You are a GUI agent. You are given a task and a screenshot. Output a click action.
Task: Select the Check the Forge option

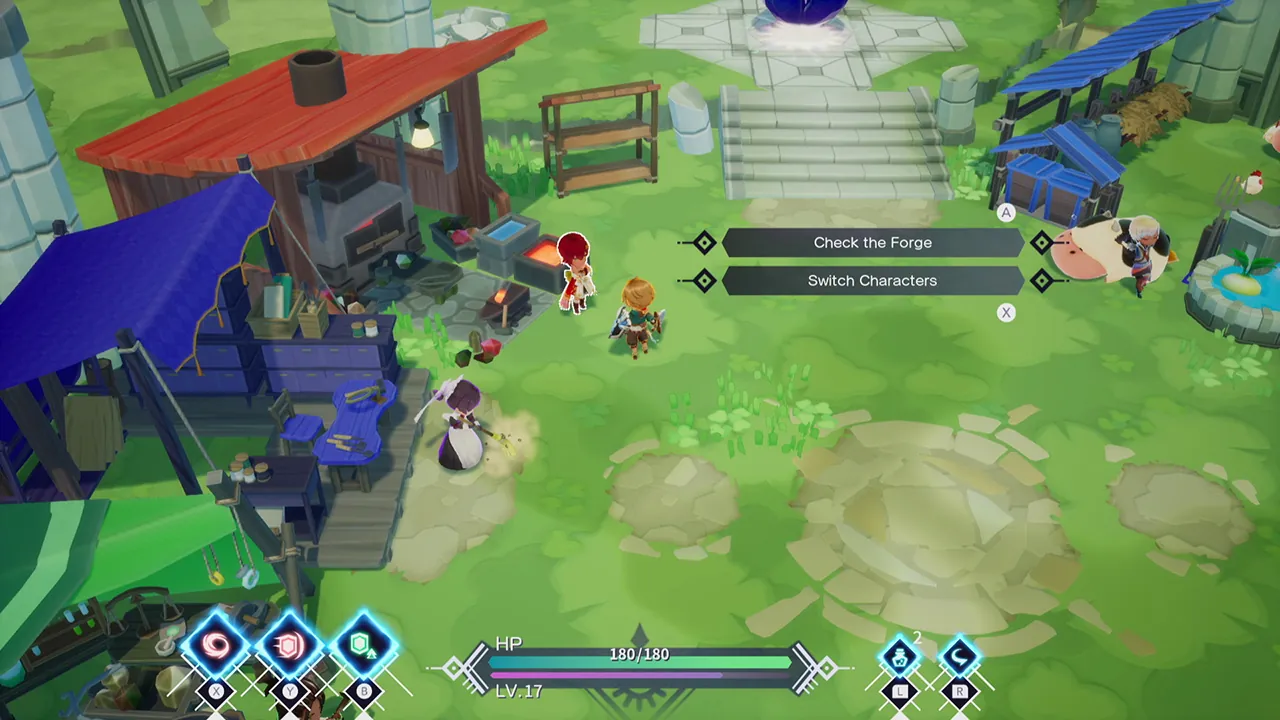tap(871, 242)
